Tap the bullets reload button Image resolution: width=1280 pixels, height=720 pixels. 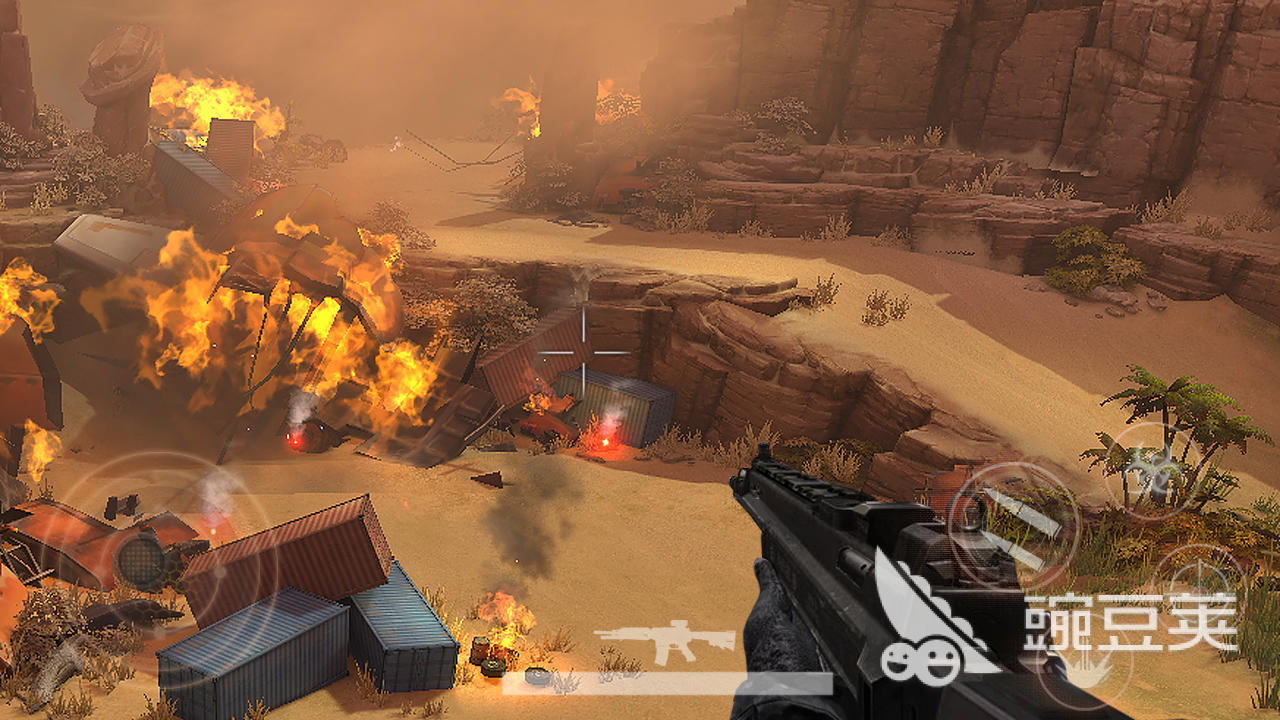1013,525
